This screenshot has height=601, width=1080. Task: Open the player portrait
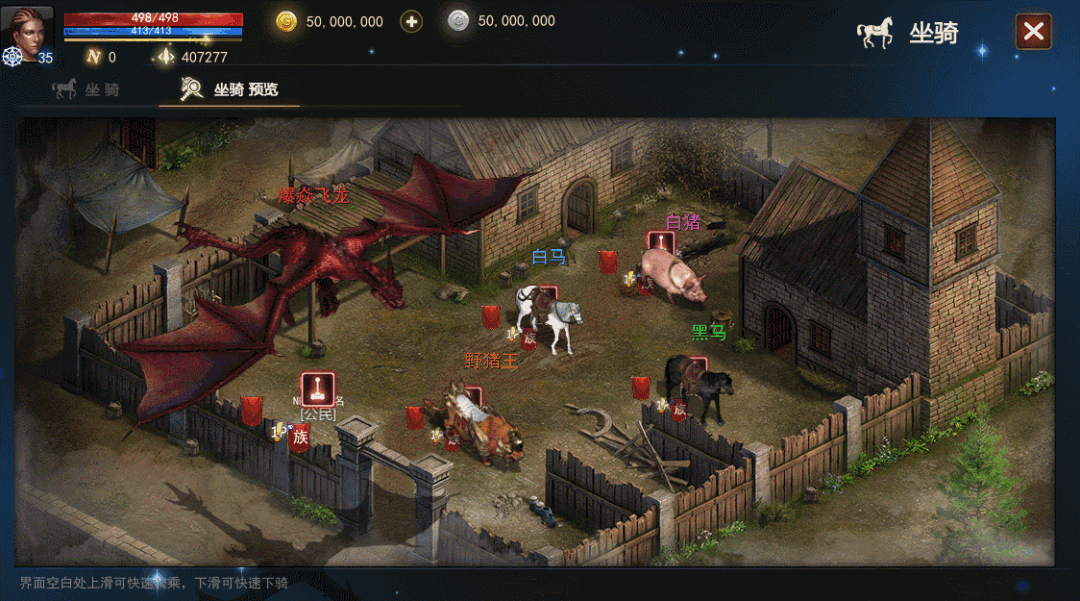(x=27, y=29)
